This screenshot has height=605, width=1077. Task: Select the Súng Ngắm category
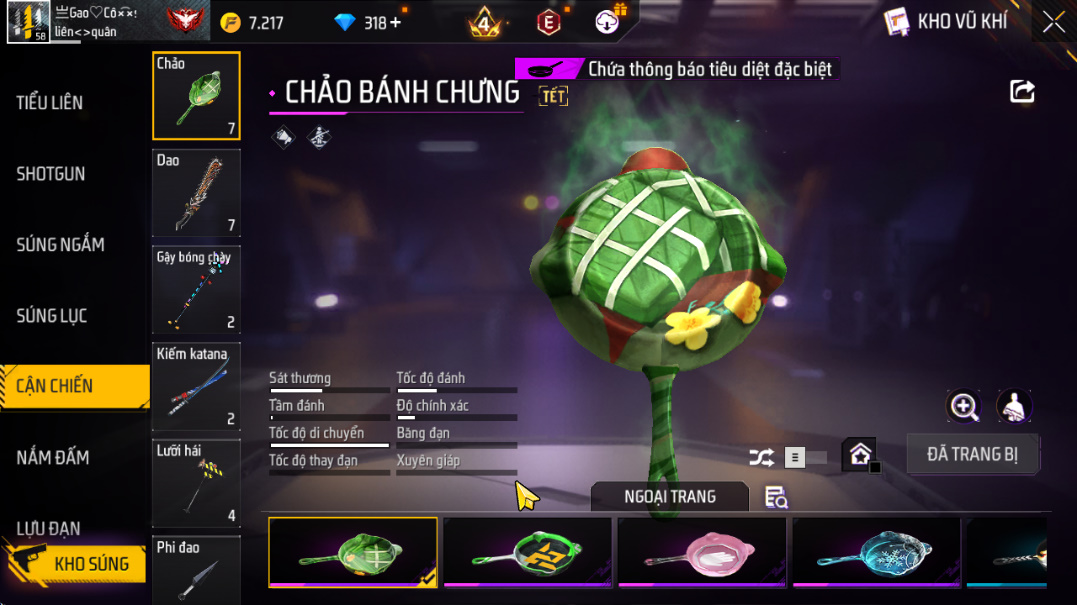pos(60,244)
